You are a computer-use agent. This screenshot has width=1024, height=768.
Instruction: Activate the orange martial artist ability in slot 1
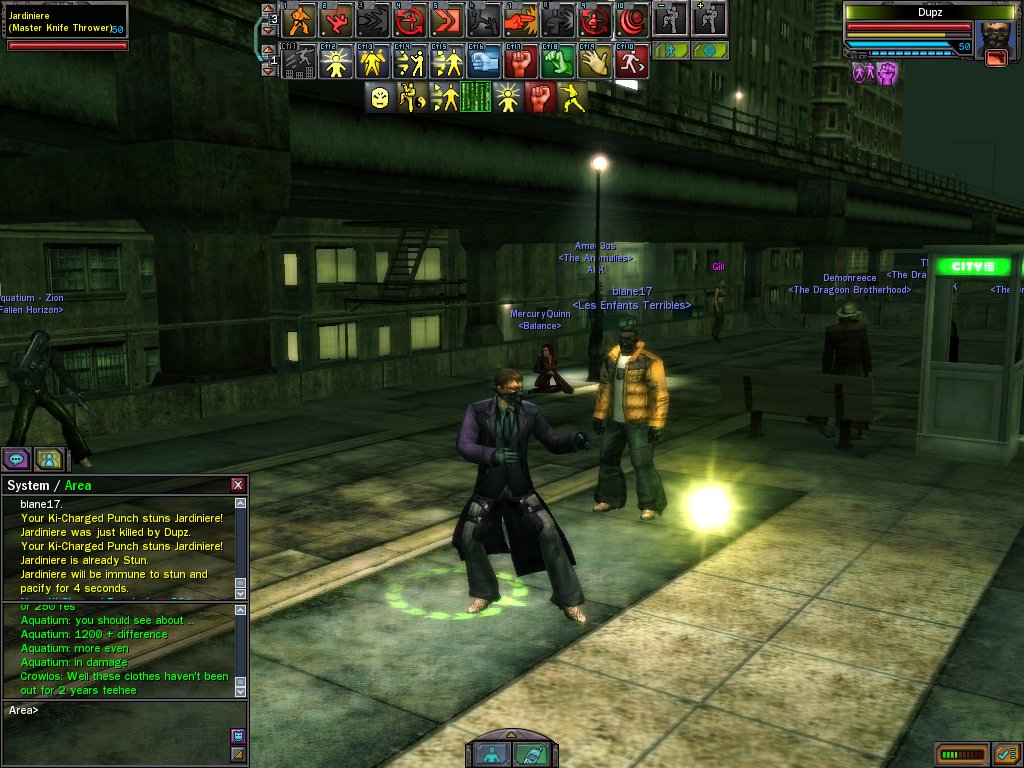point(301,19)
